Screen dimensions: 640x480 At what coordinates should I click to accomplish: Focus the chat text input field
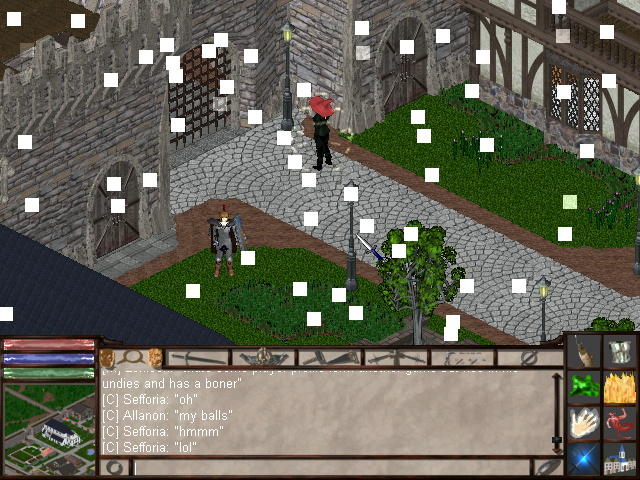pyautogui.click(x=330, y=467)
